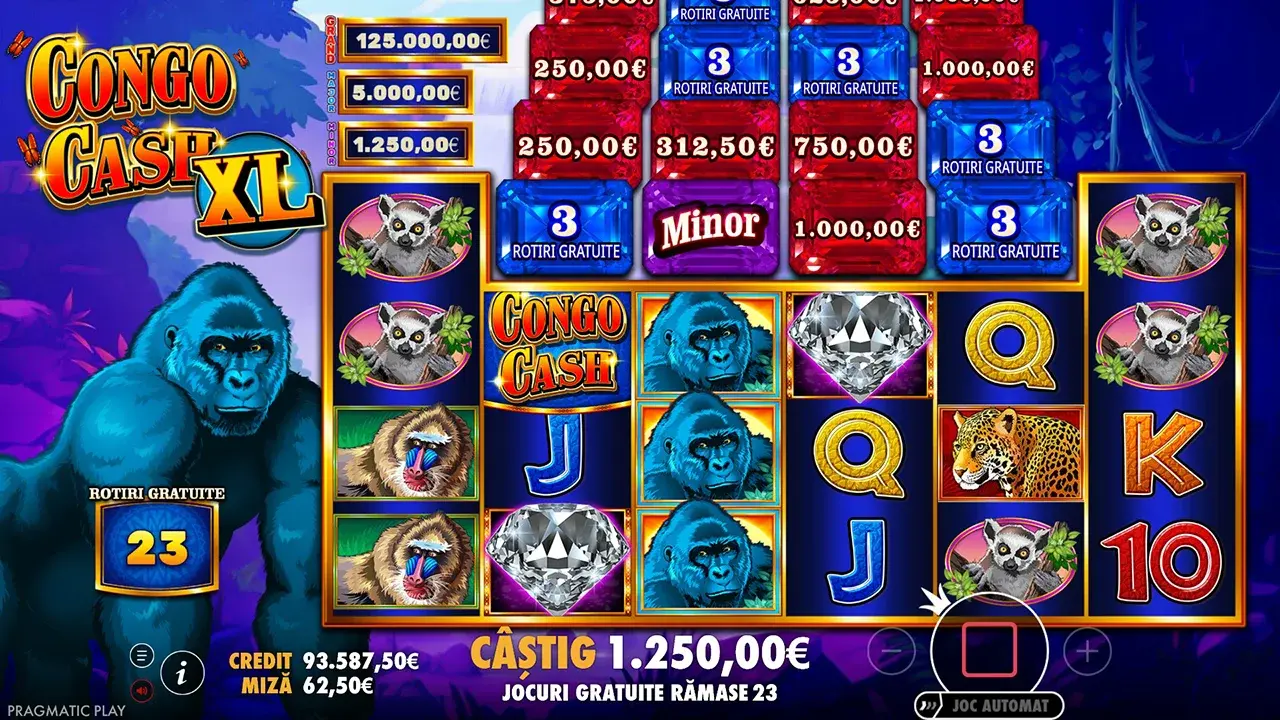Click the diamond symbol on the second reel
Image resolution: width=1280 pixels, height=720 pixels.
click(557, 555)
